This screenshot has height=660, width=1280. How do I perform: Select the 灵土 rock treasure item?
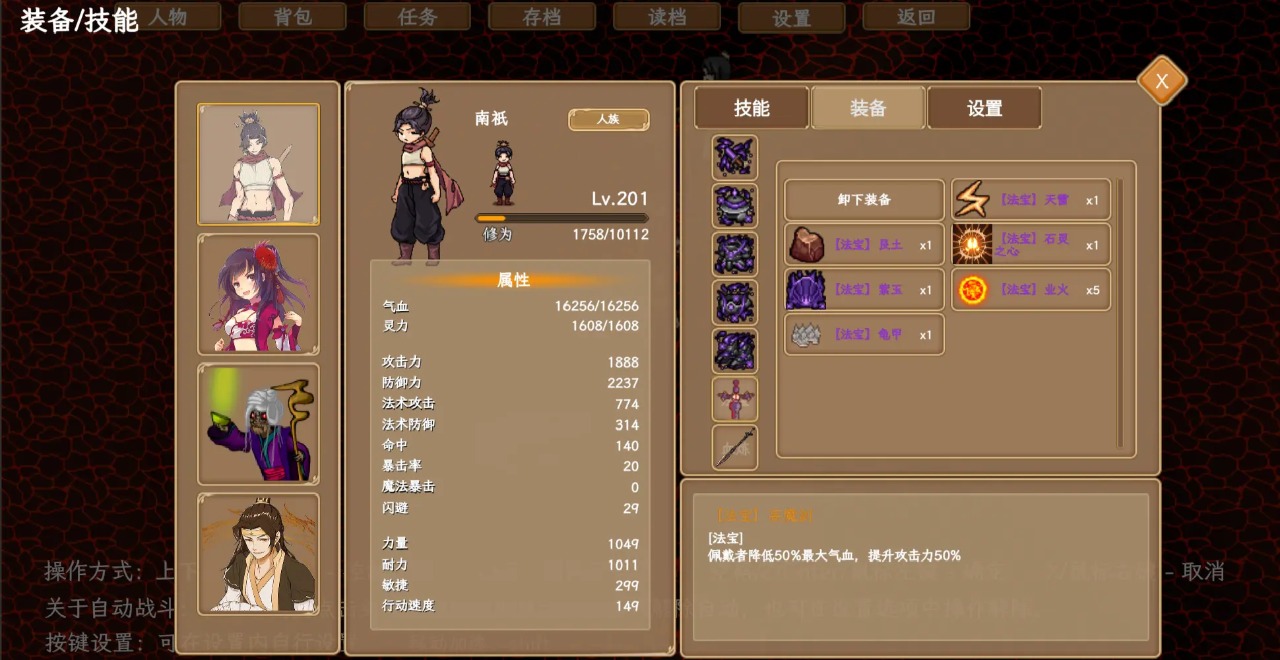pos(864,245)
